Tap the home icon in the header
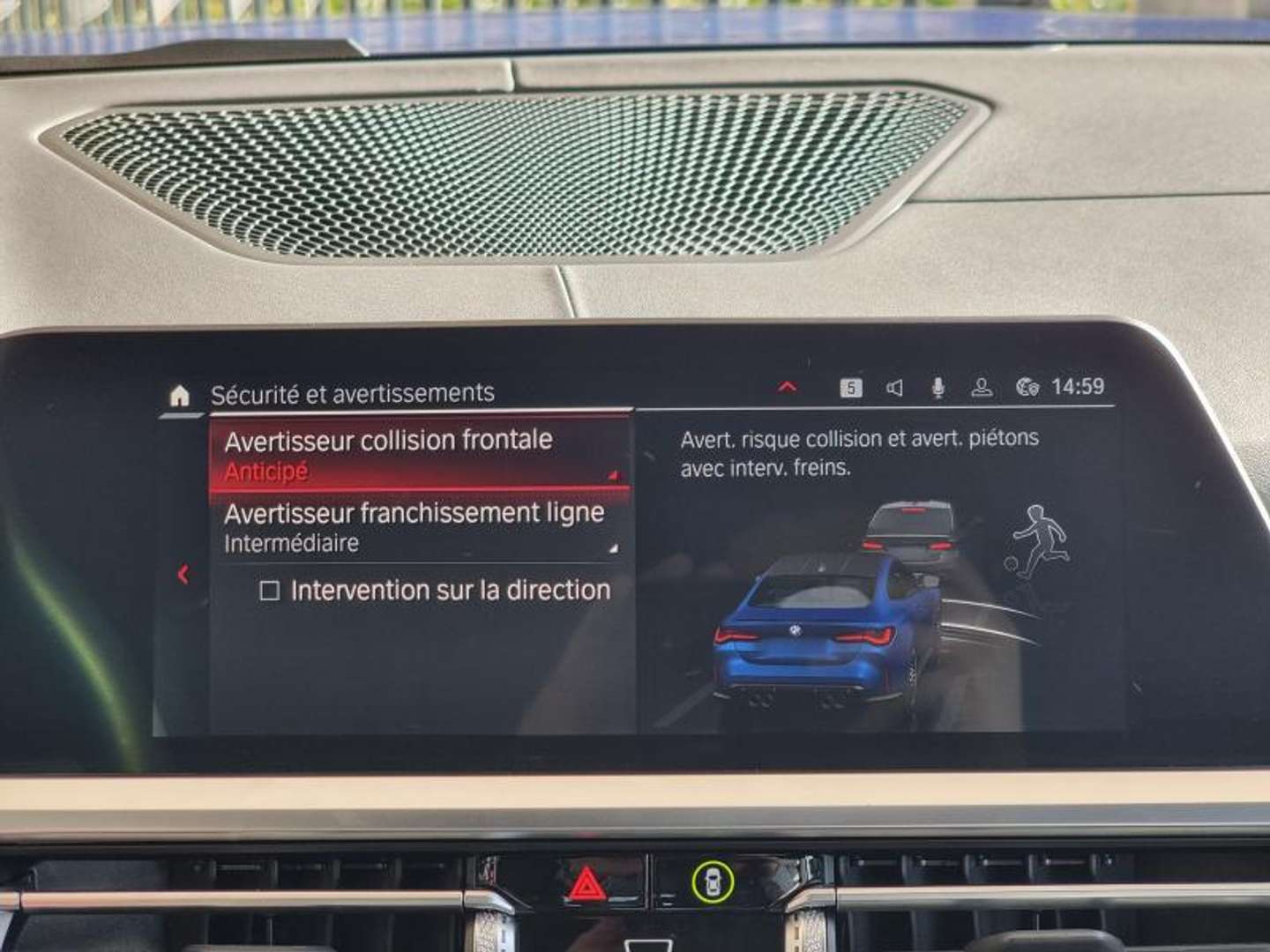Viewport: 1270px width, 952px height. point(181,392)
